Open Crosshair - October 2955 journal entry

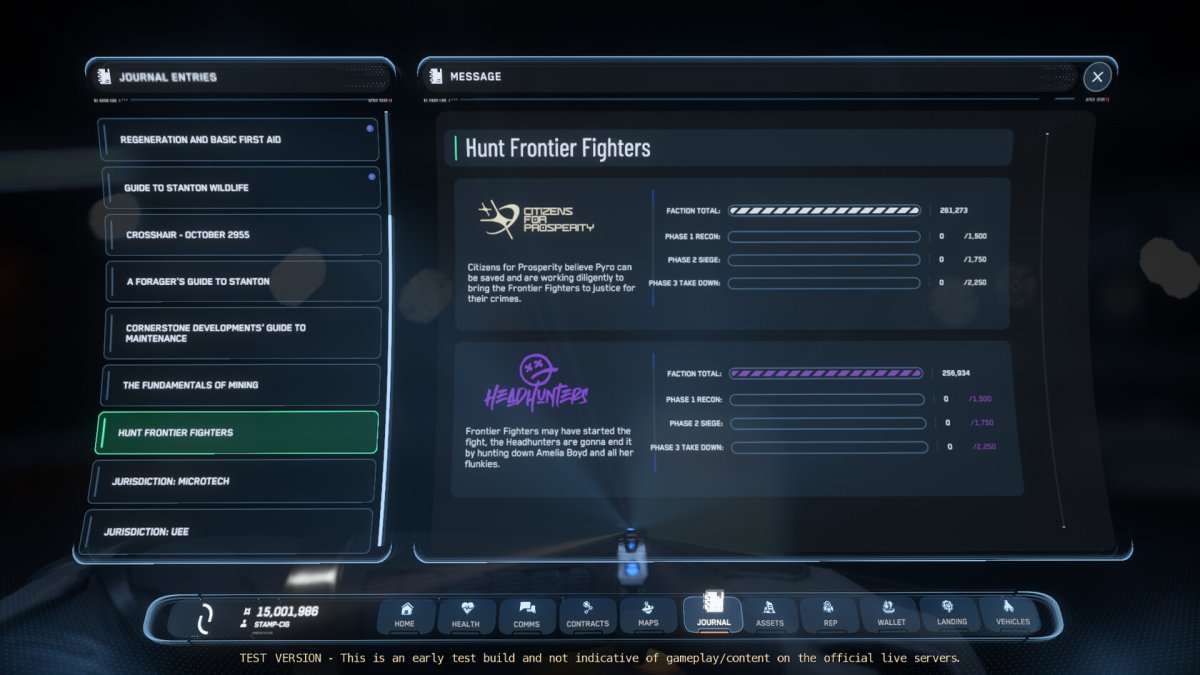coord(242,235)
